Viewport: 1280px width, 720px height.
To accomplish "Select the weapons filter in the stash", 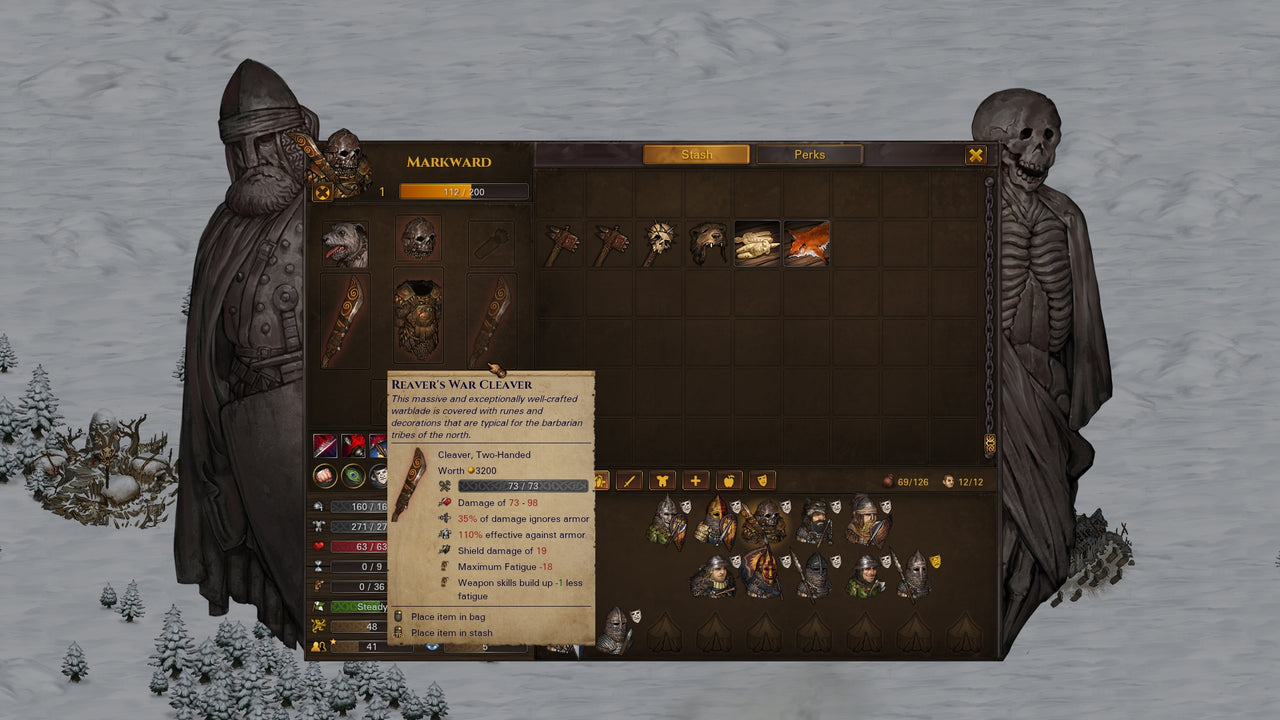I will coord(629,481).
